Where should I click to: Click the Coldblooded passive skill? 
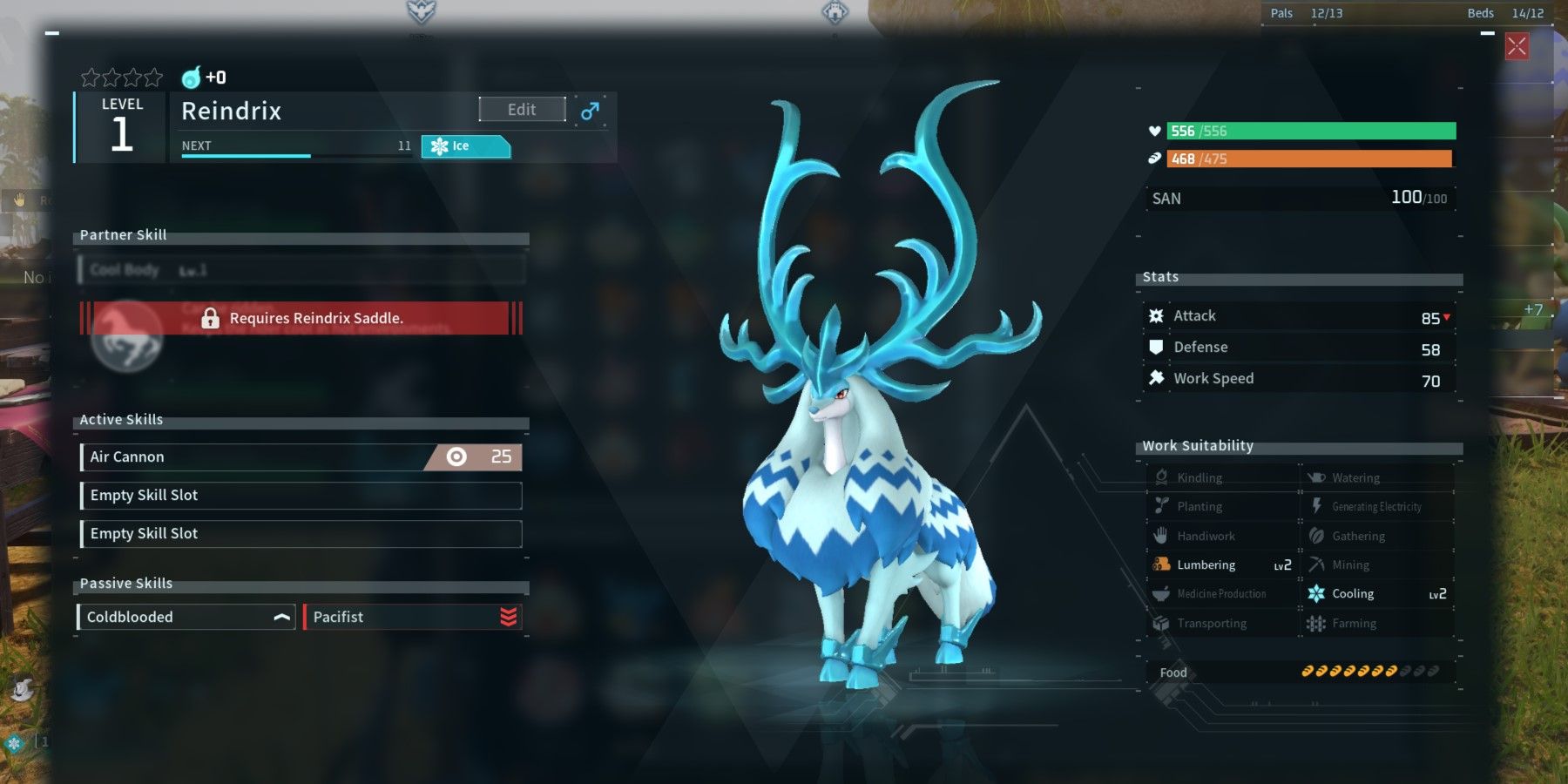(x=186, y=617)
